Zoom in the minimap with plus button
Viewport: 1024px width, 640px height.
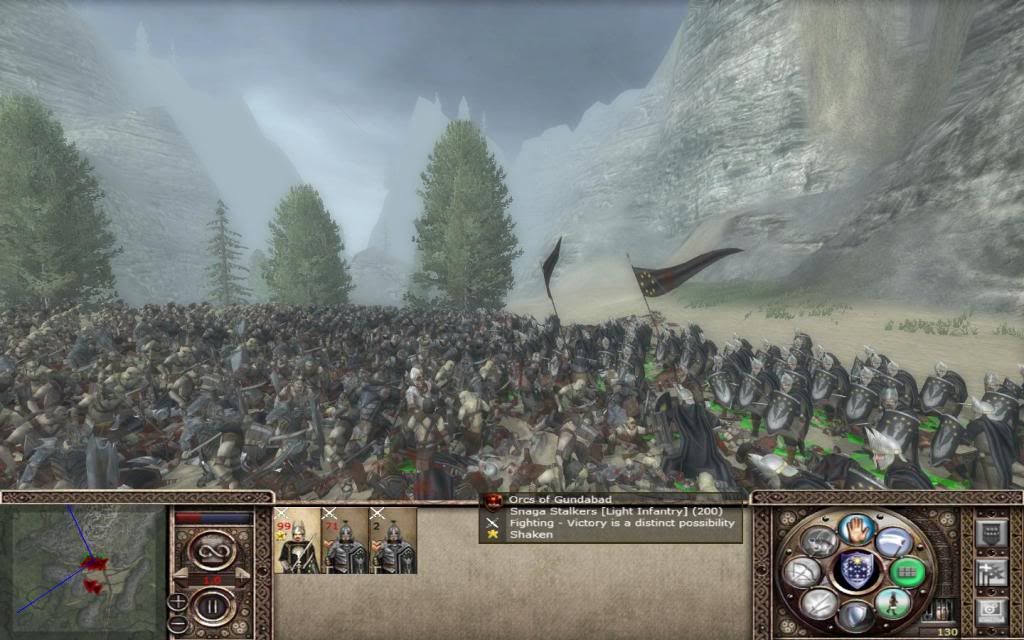[x=178, y=601]
